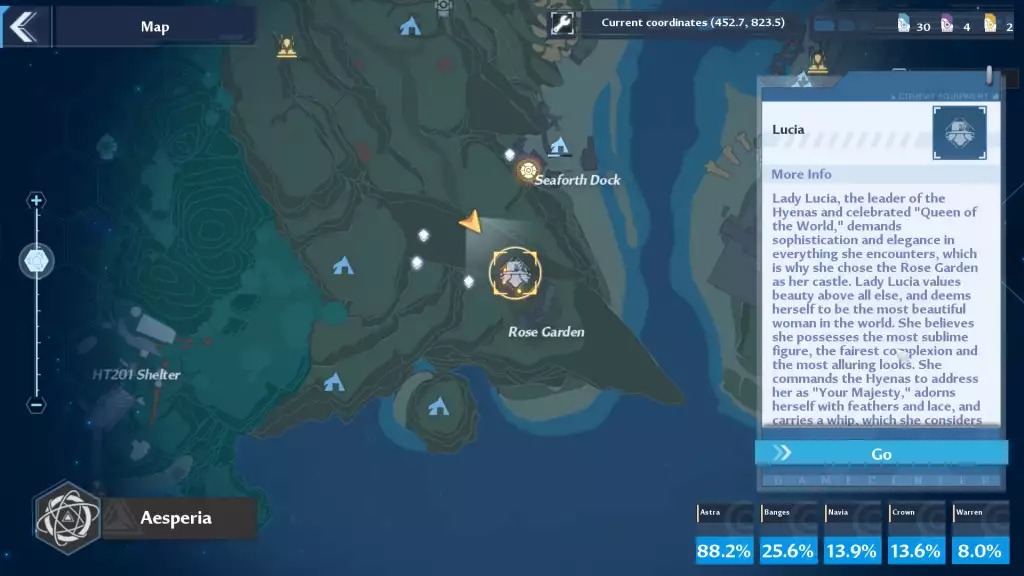Click the map zoom slider handle
The image size is (1024, 576).
pyautogui.click(x=38, y=261)
